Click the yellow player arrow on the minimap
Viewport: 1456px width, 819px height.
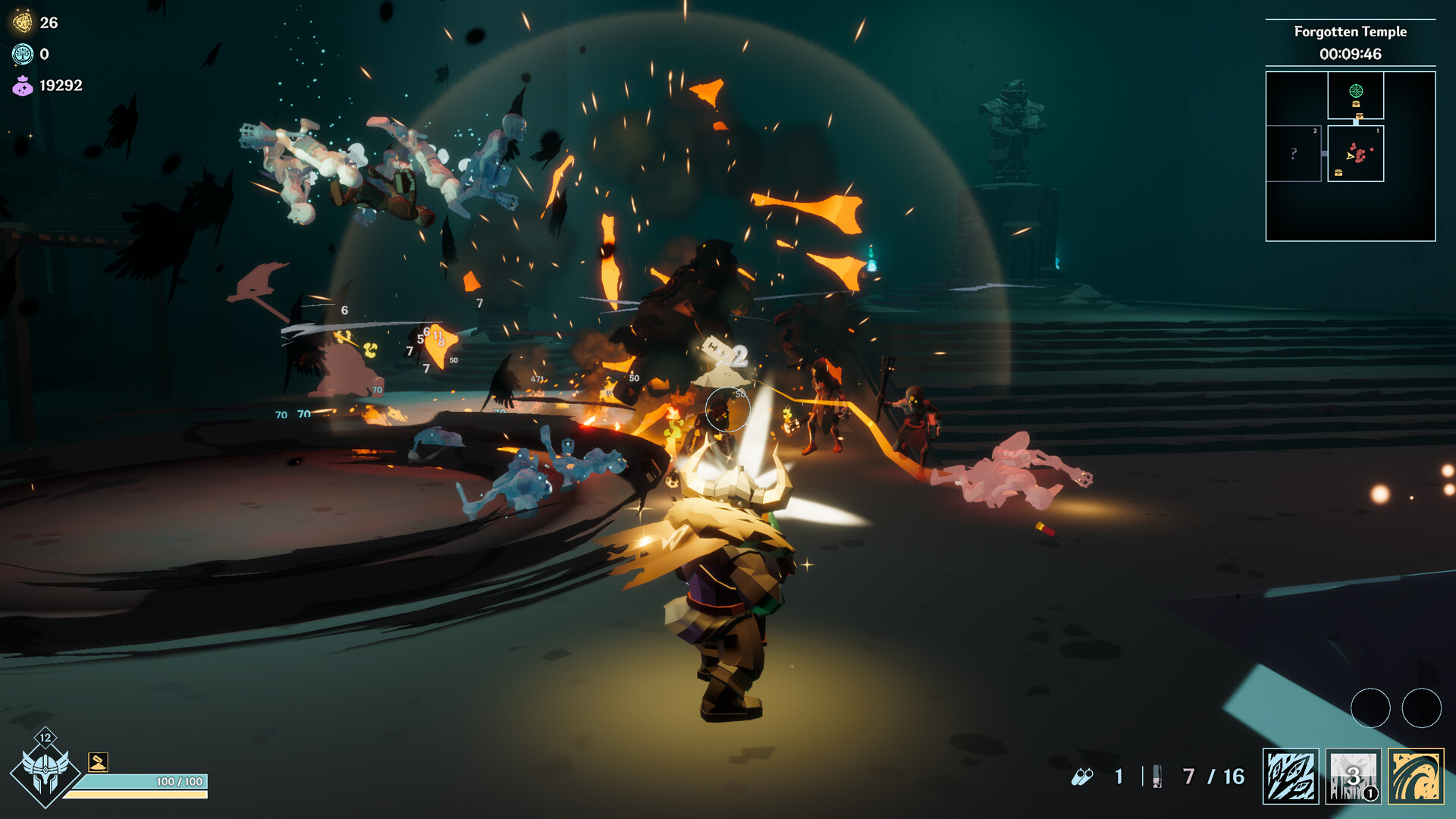point(1350,155)
